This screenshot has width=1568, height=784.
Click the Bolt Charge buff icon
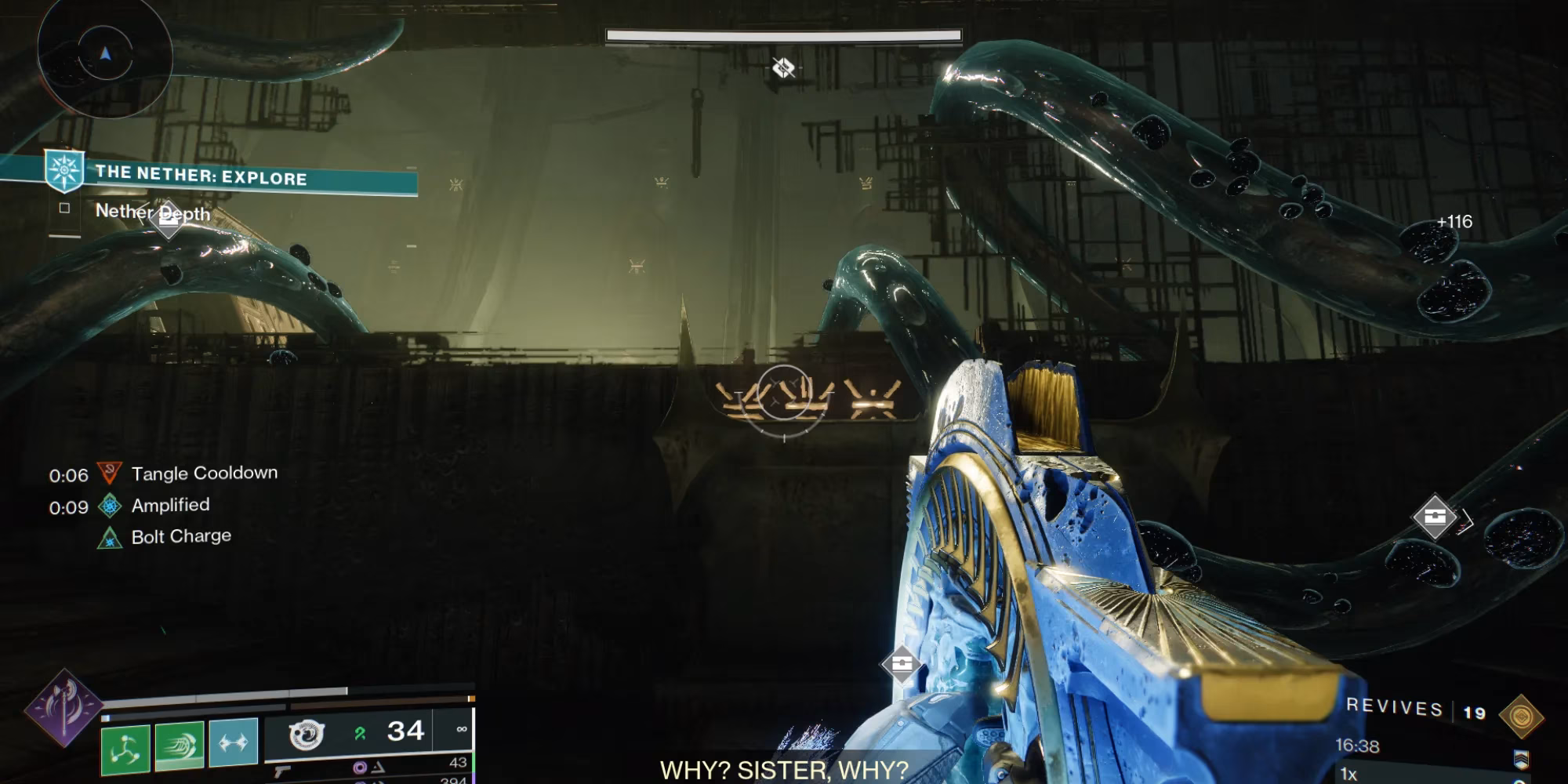coord(110,538)
